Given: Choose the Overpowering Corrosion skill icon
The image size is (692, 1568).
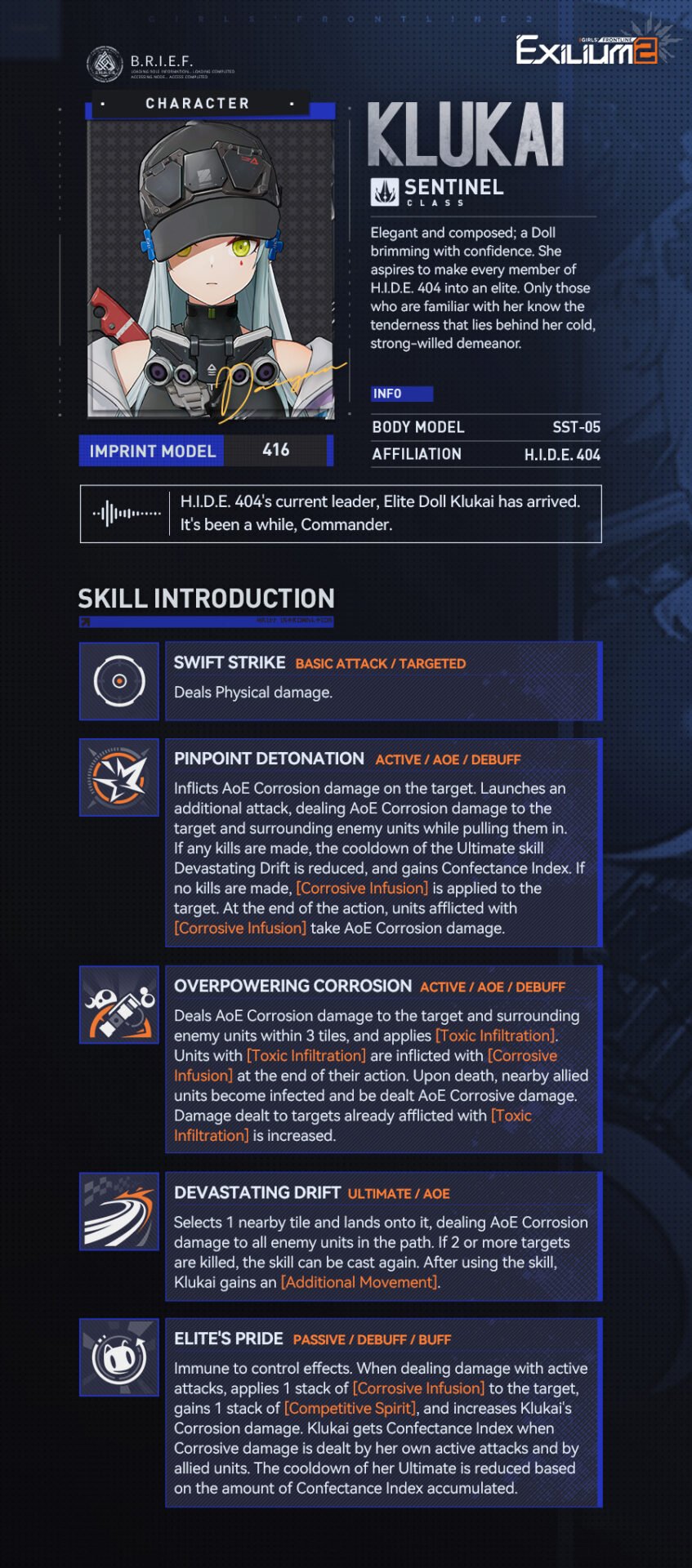Looking at the screenshot, I should 119,1004.
